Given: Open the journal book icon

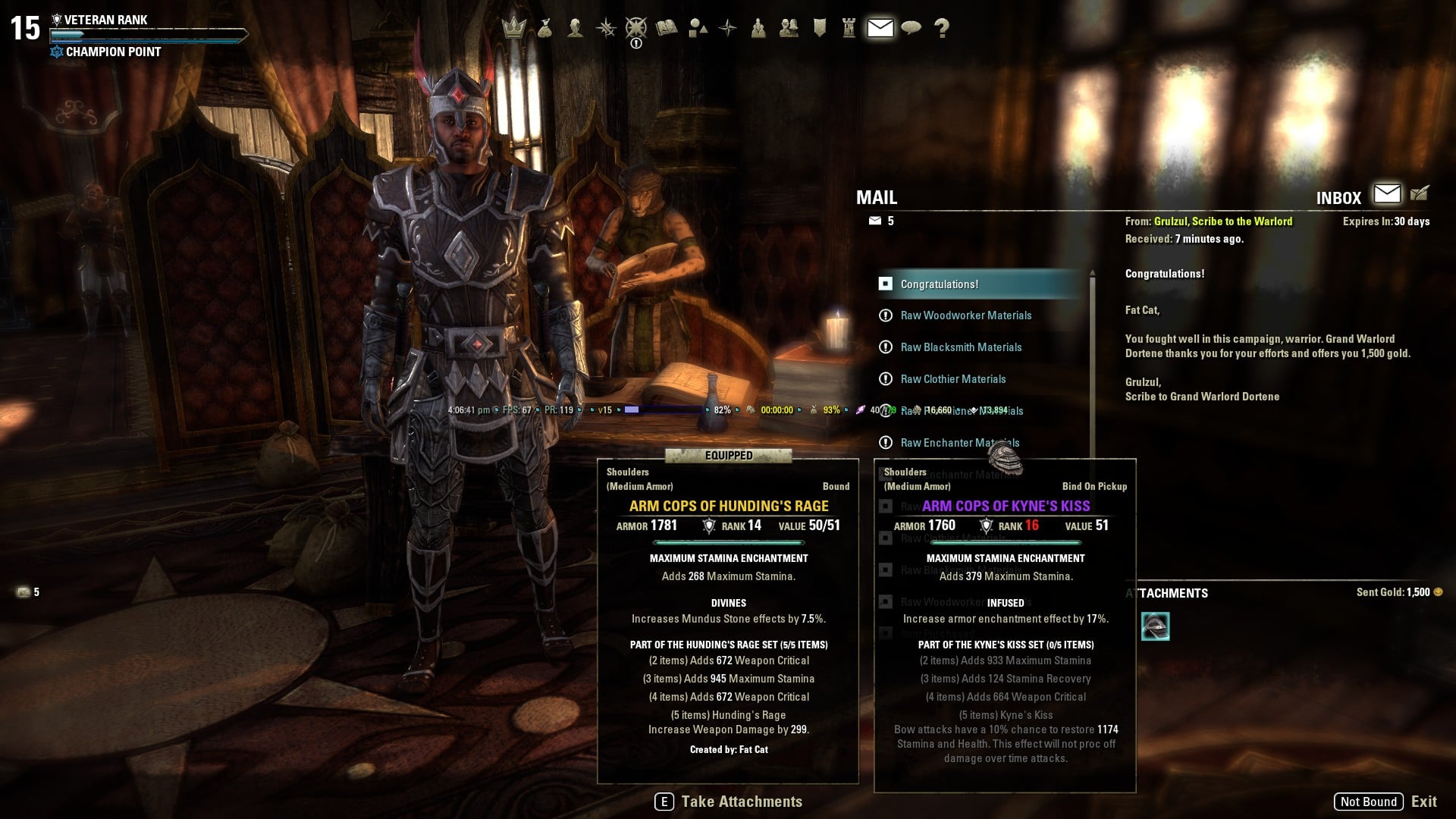Looking at the screenshot, I should 667,28.
